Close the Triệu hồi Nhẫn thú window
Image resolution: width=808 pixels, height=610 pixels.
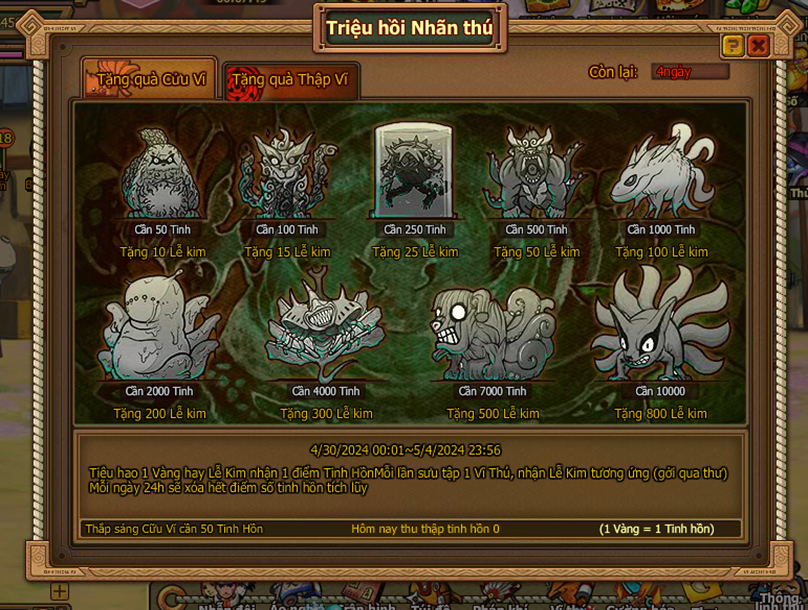(x=759, y=46)
